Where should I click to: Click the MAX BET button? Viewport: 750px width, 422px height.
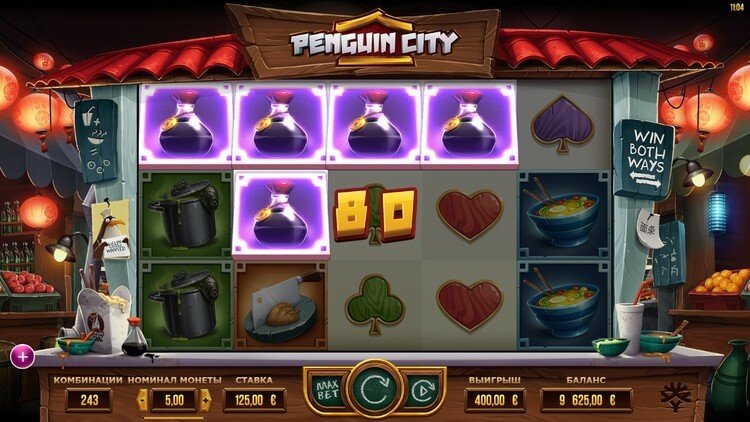(x=326, y=387)
